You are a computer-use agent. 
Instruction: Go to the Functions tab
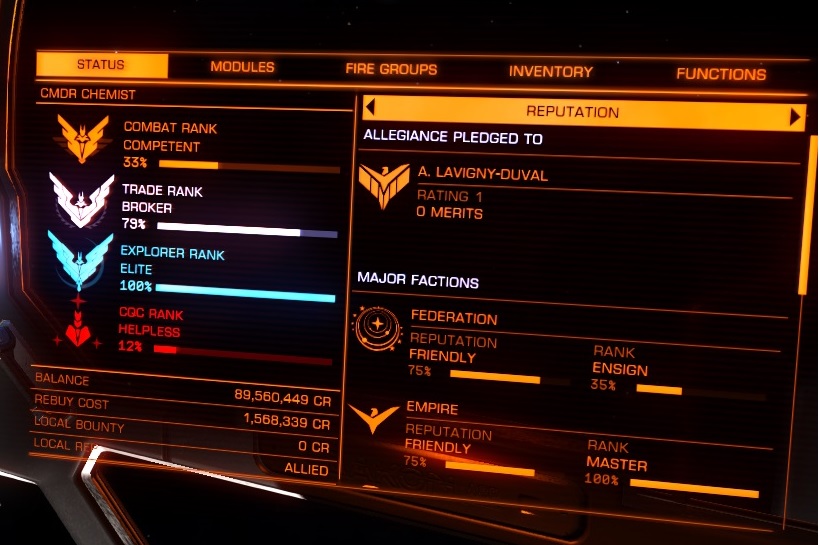[x=721, y=74]
